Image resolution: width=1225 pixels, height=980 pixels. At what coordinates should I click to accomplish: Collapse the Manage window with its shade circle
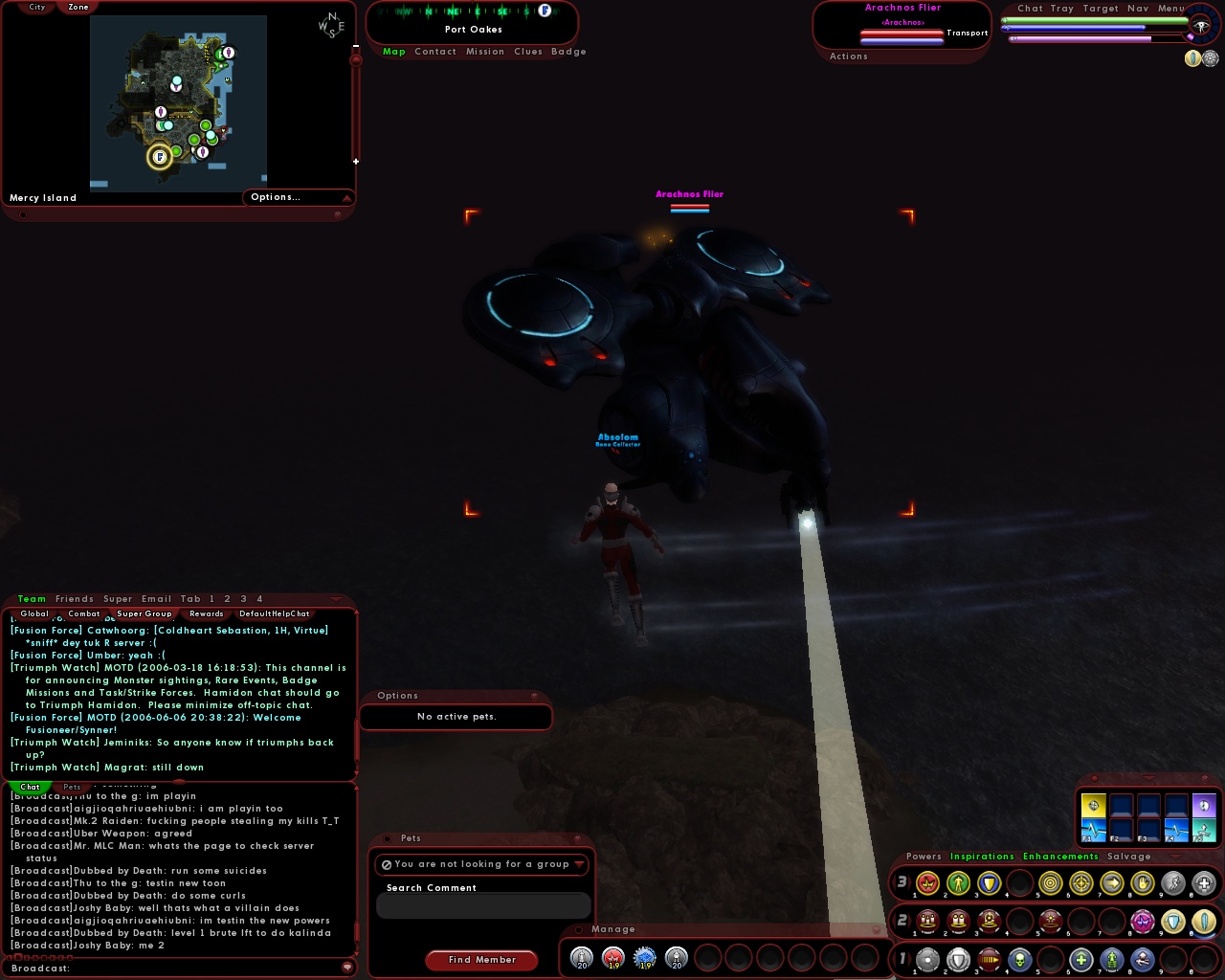(579, 929)
